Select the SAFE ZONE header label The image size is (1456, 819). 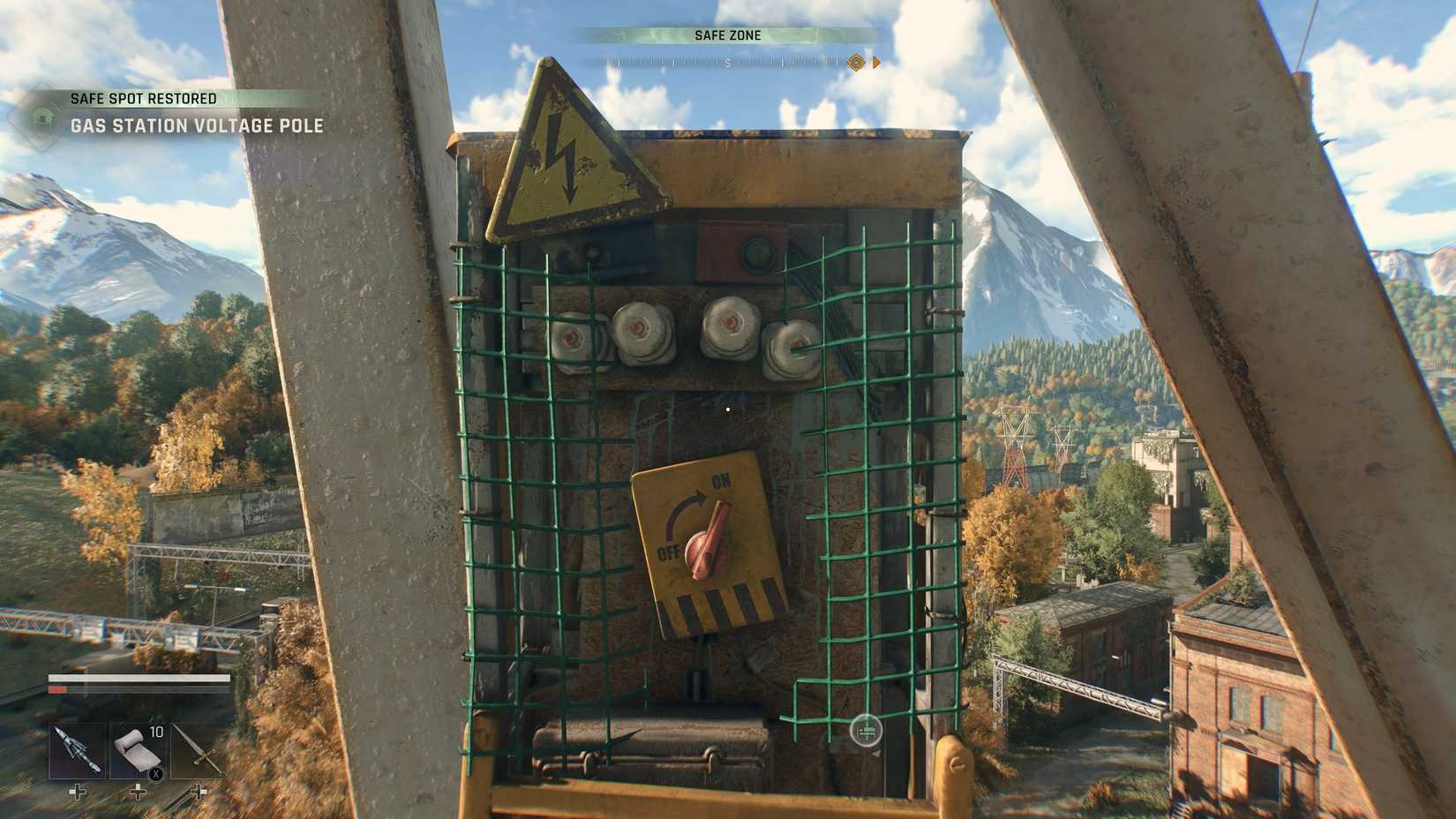tap(727, 35)
